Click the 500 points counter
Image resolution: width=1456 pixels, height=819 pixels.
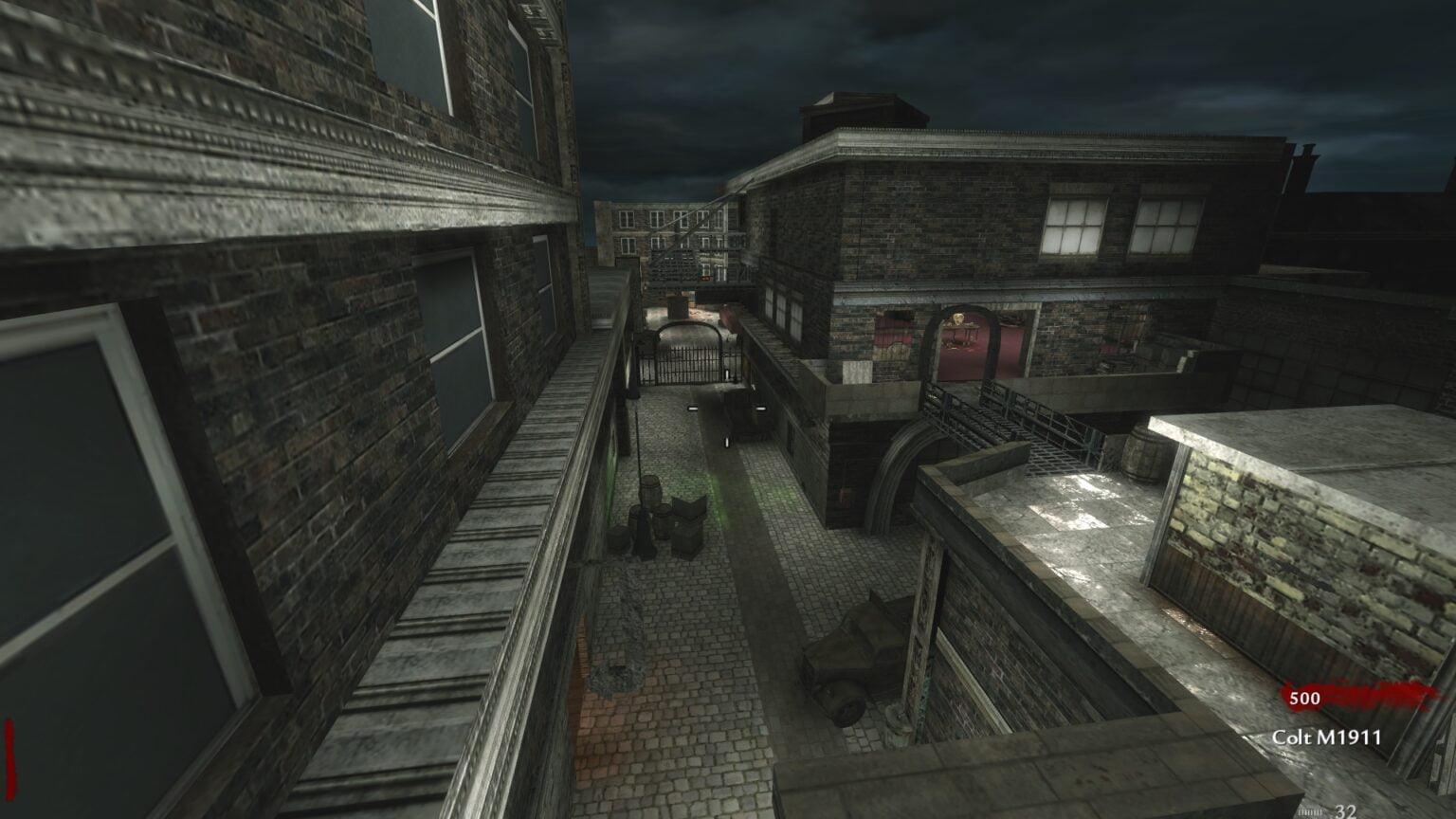pyautogui.click(x=1304, y=699)
